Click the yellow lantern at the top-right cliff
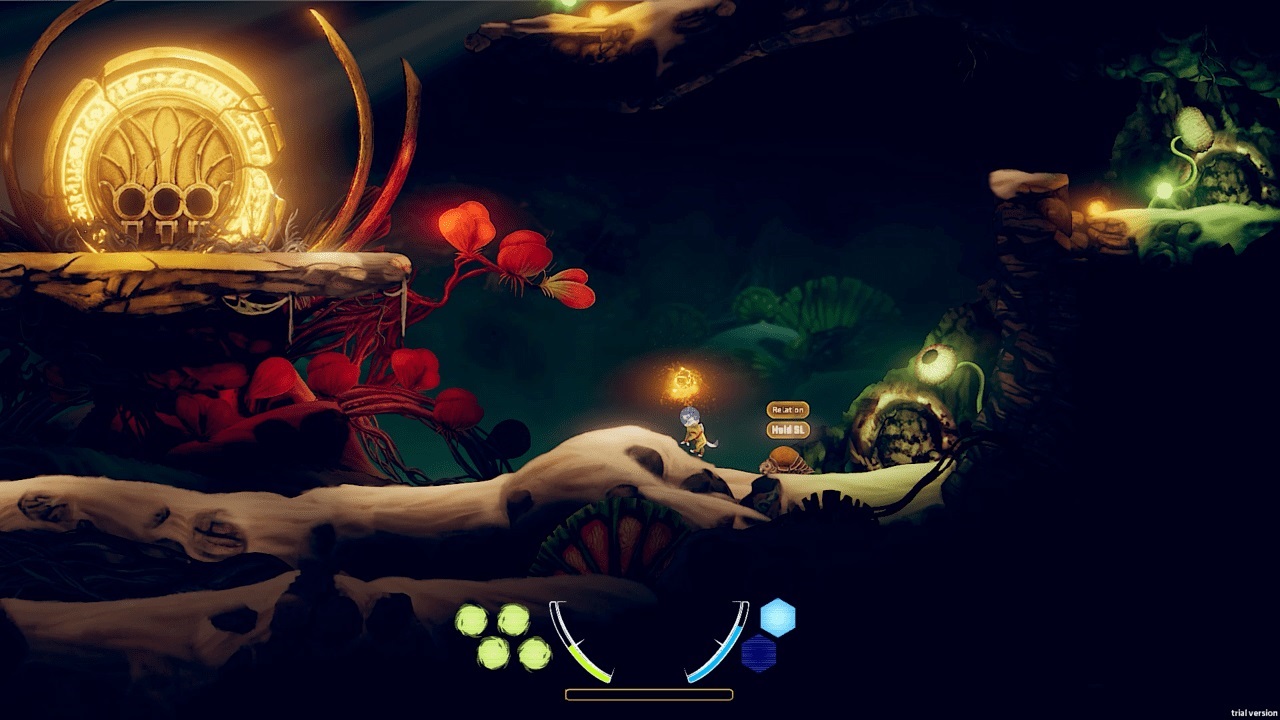The width and height of the screenshot is (1280, 720). tap(1095, 205)
